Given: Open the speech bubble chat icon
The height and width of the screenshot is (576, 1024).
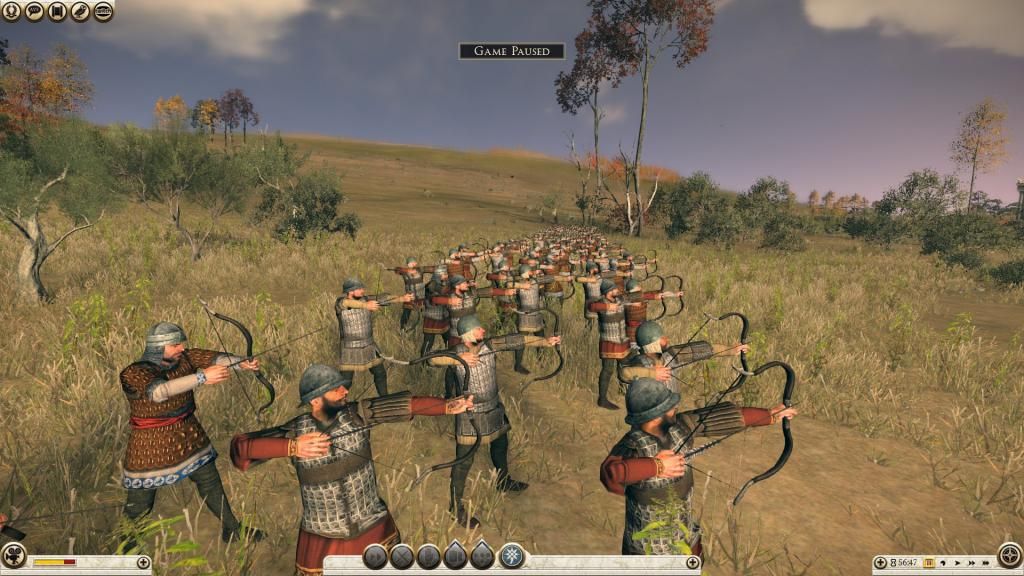Looking at the screenshot, I should coord(34,11).
